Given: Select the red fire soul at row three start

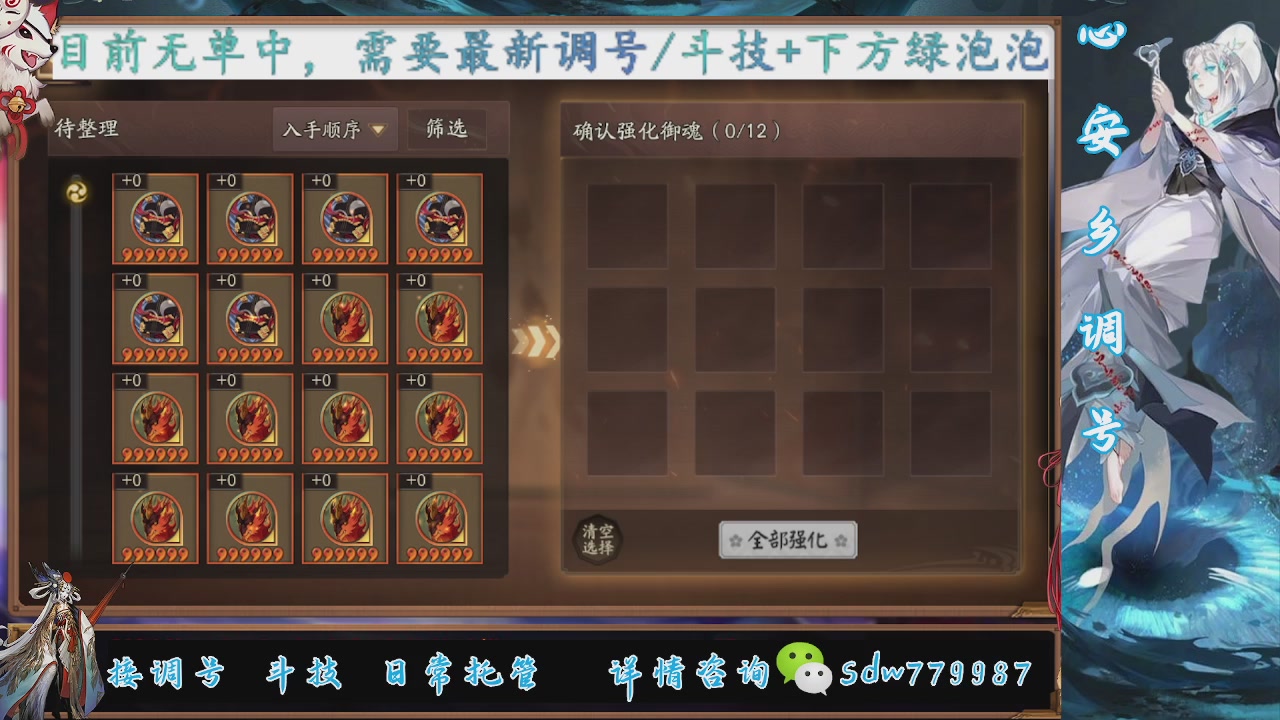Looking at the screenshot, I should 155,415.
